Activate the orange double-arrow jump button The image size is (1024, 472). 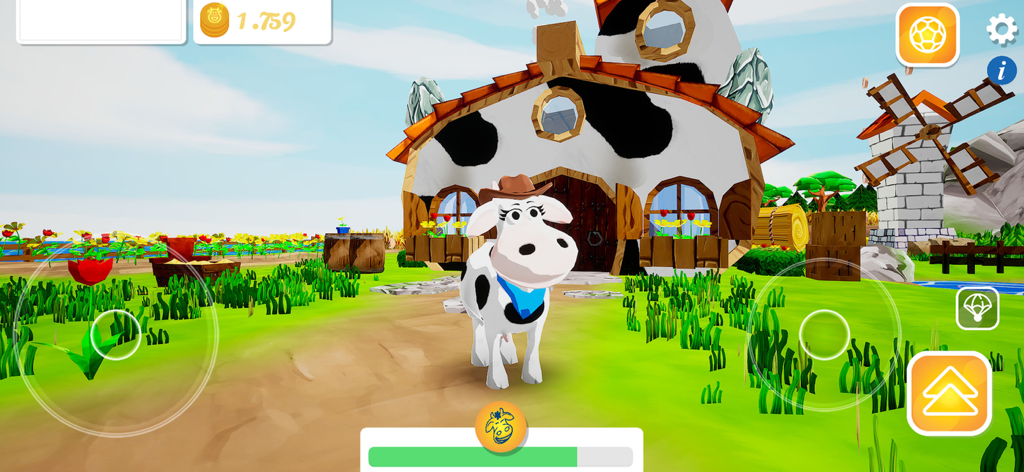coord(949,393)
